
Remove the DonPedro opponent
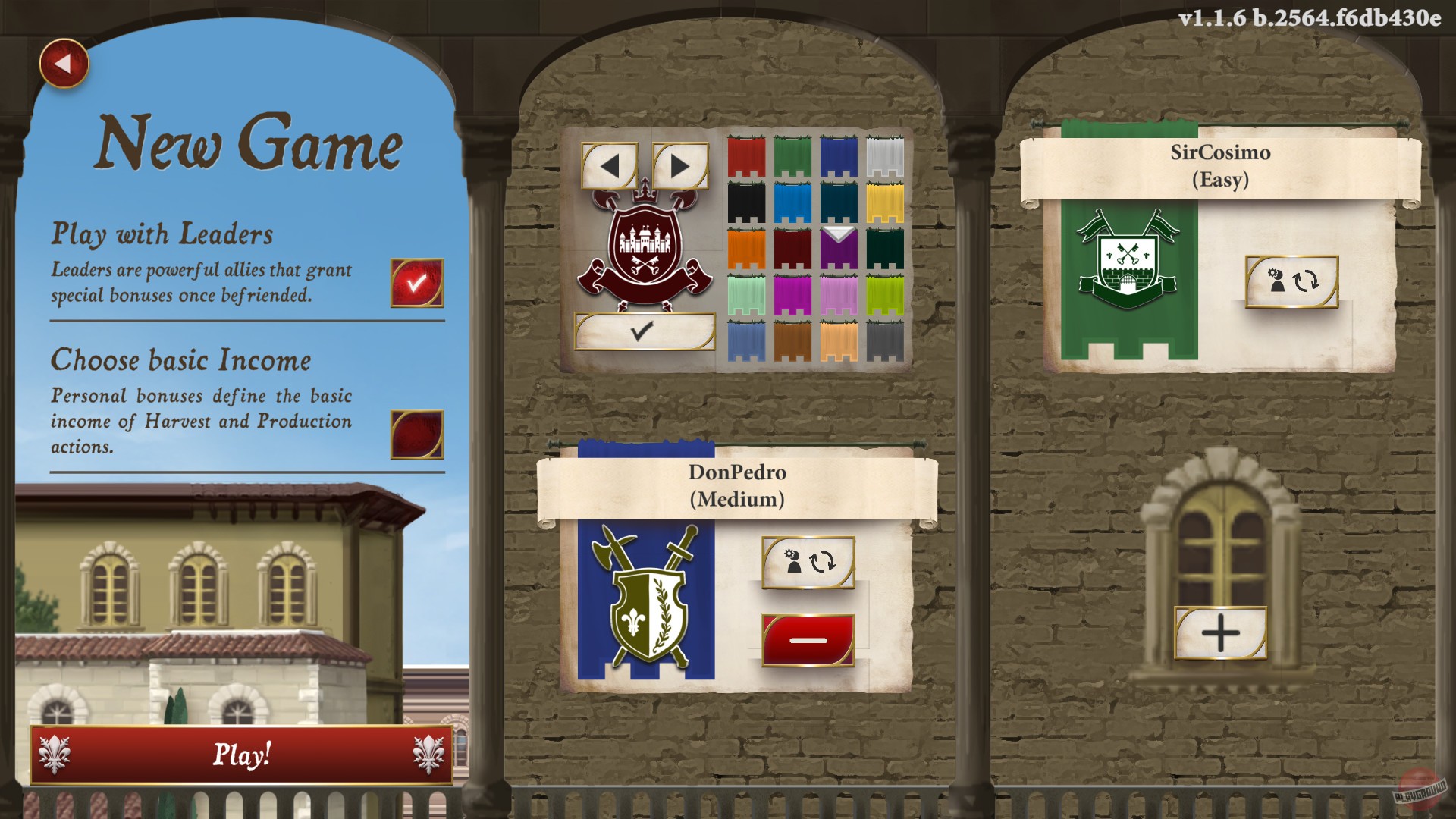pos(808,639)
